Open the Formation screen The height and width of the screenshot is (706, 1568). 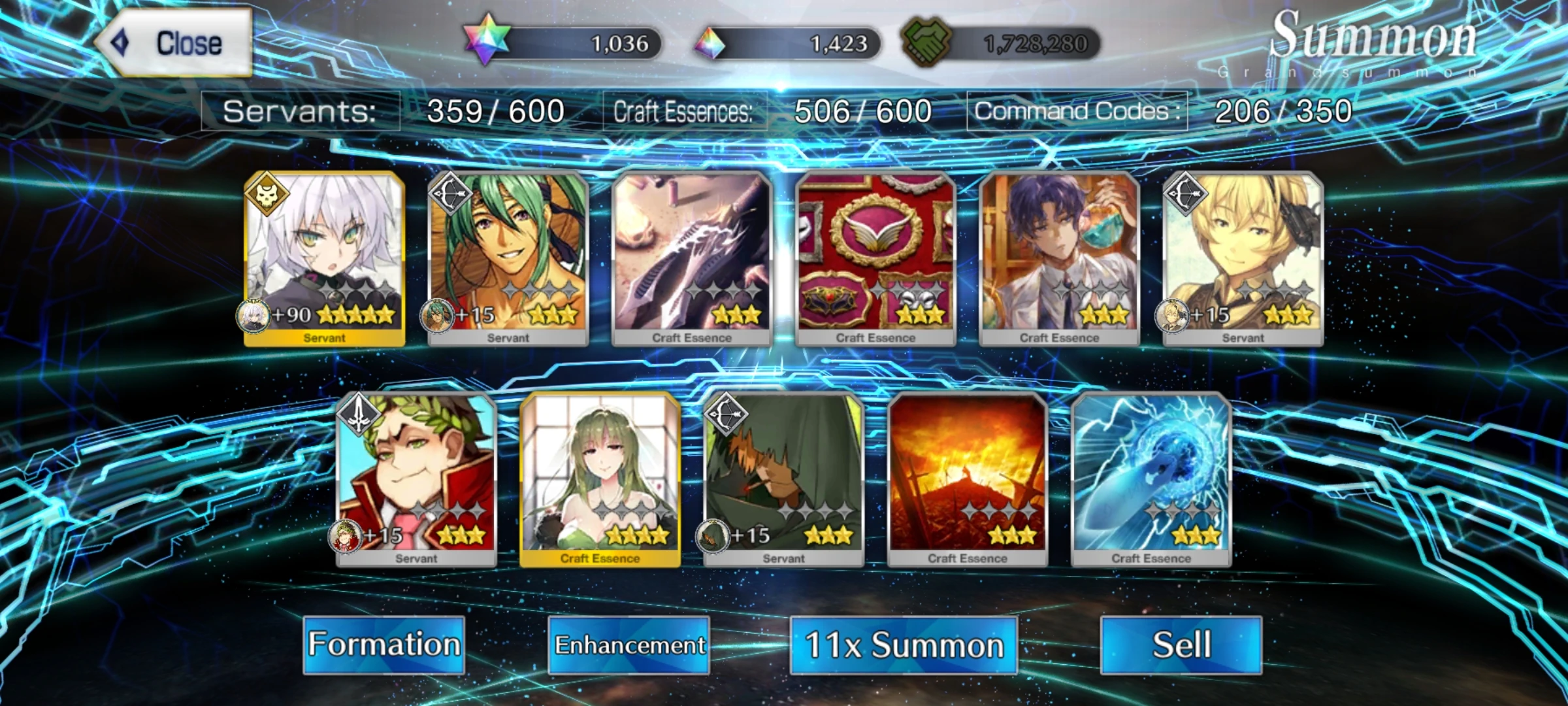click(x=385, y=644)
